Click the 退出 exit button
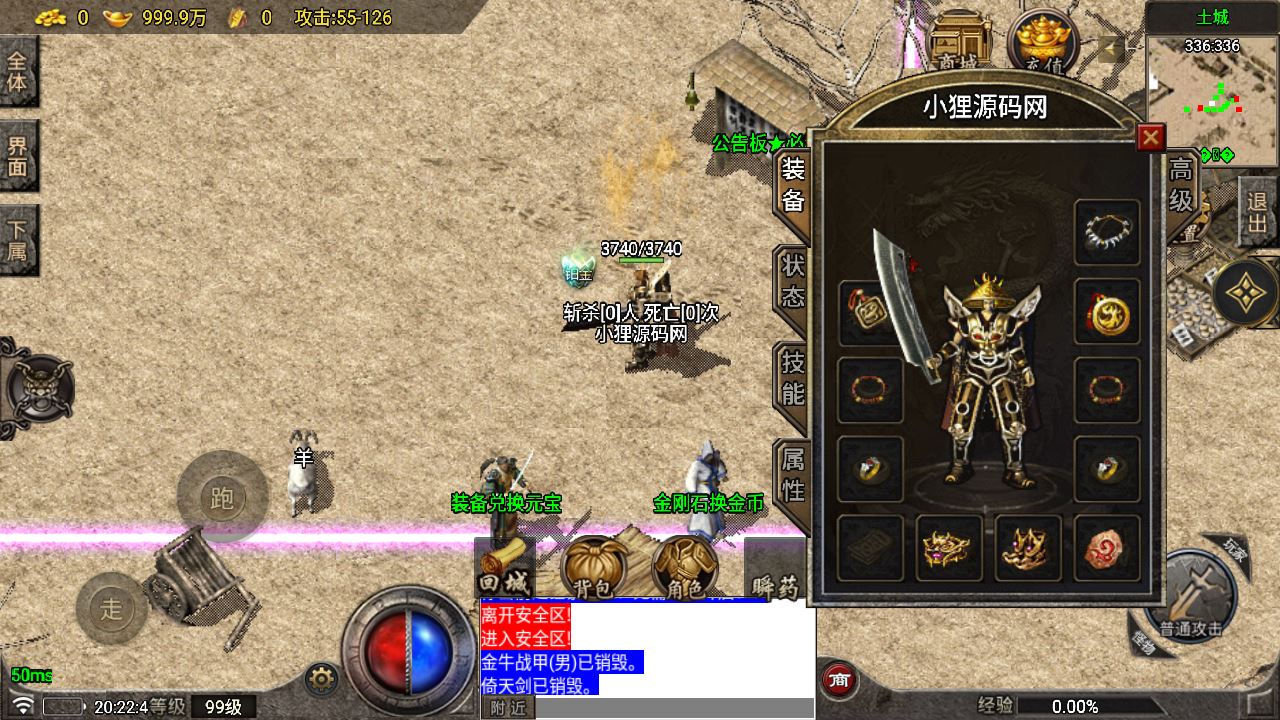Viewport: 1280px width, 720px height. coord(1257,212)
